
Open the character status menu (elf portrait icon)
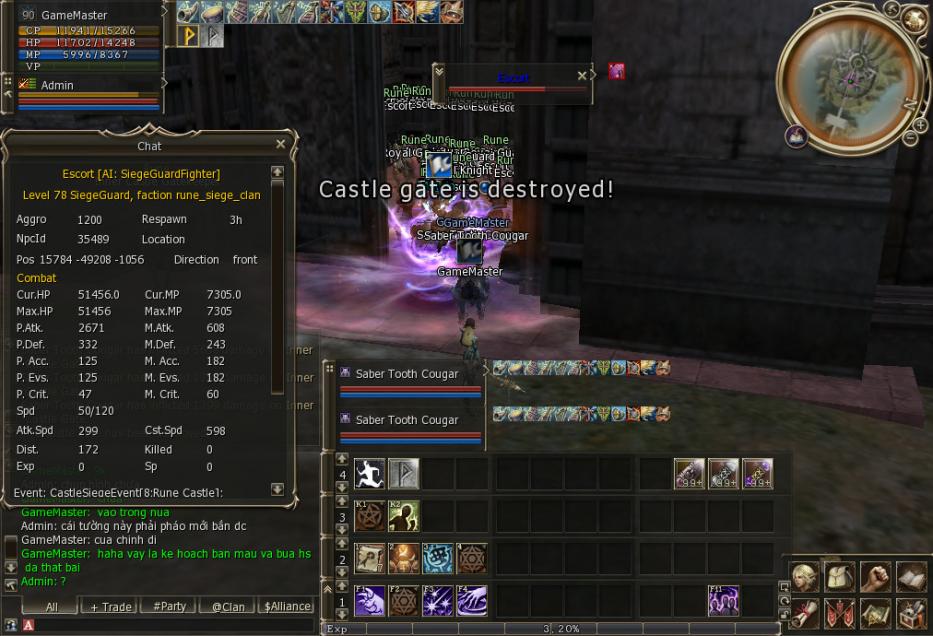click(805, 577)
